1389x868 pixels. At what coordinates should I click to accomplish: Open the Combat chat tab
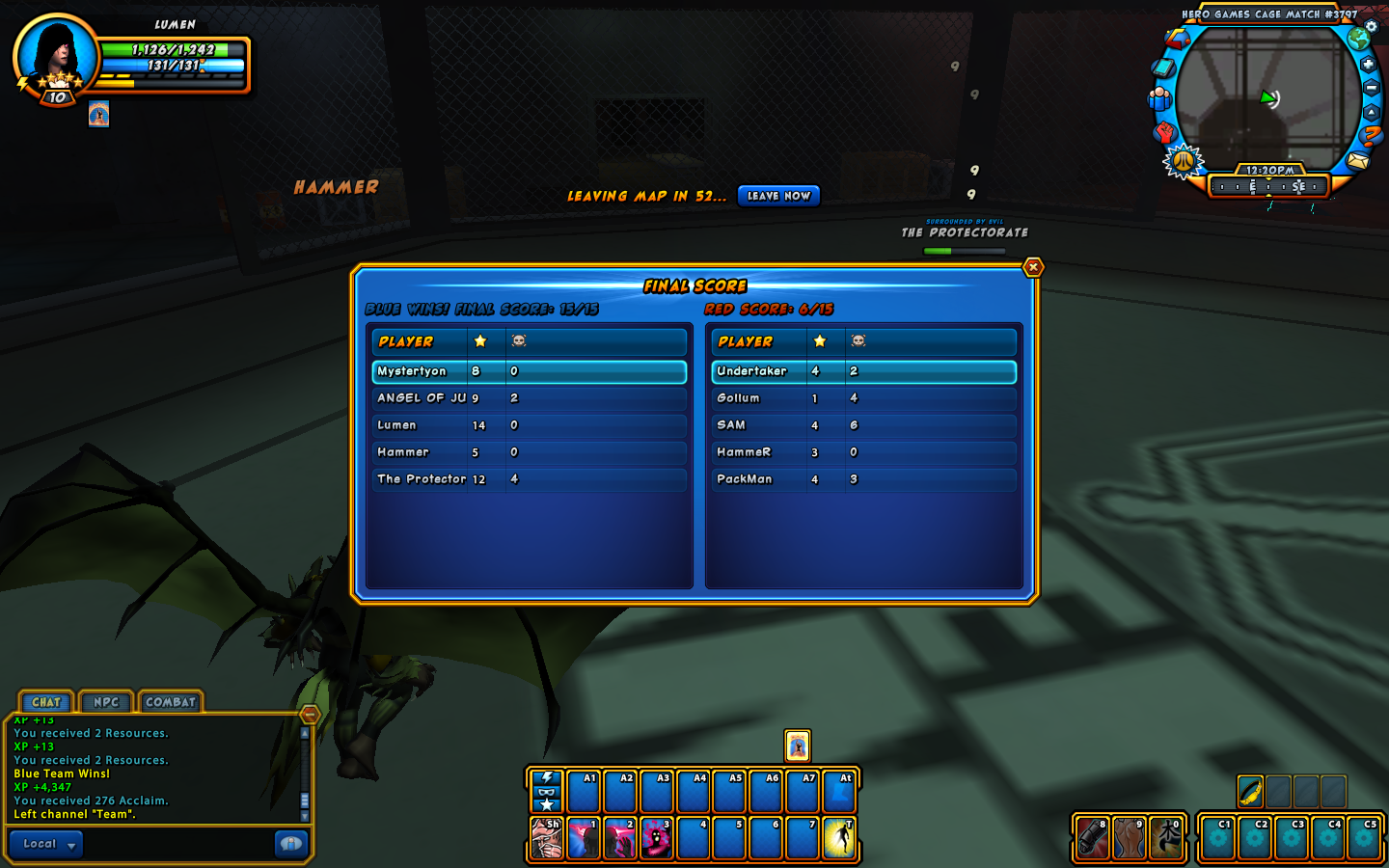coord(171,702)
